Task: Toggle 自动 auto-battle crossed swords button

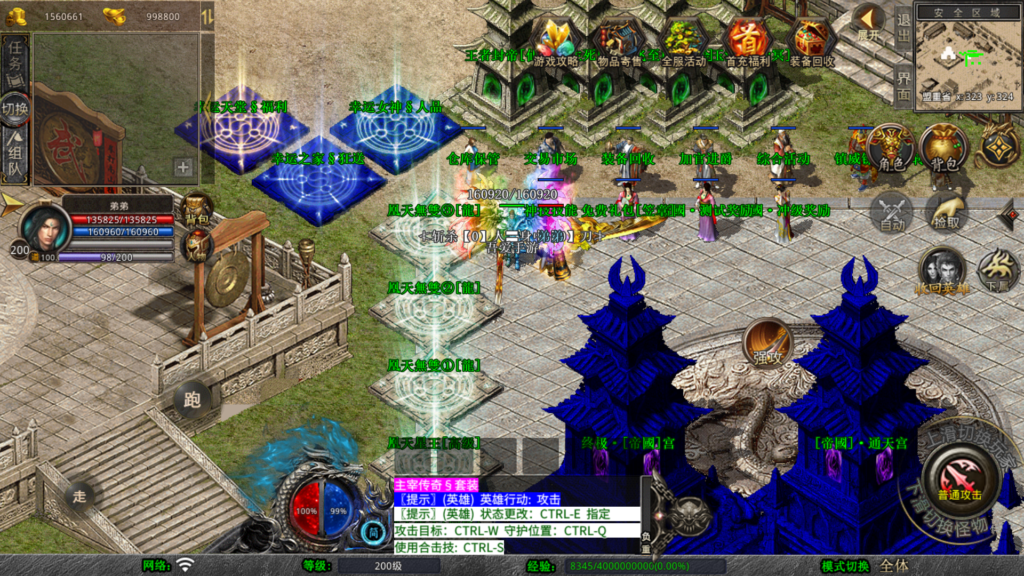Action: pos(890,213)
